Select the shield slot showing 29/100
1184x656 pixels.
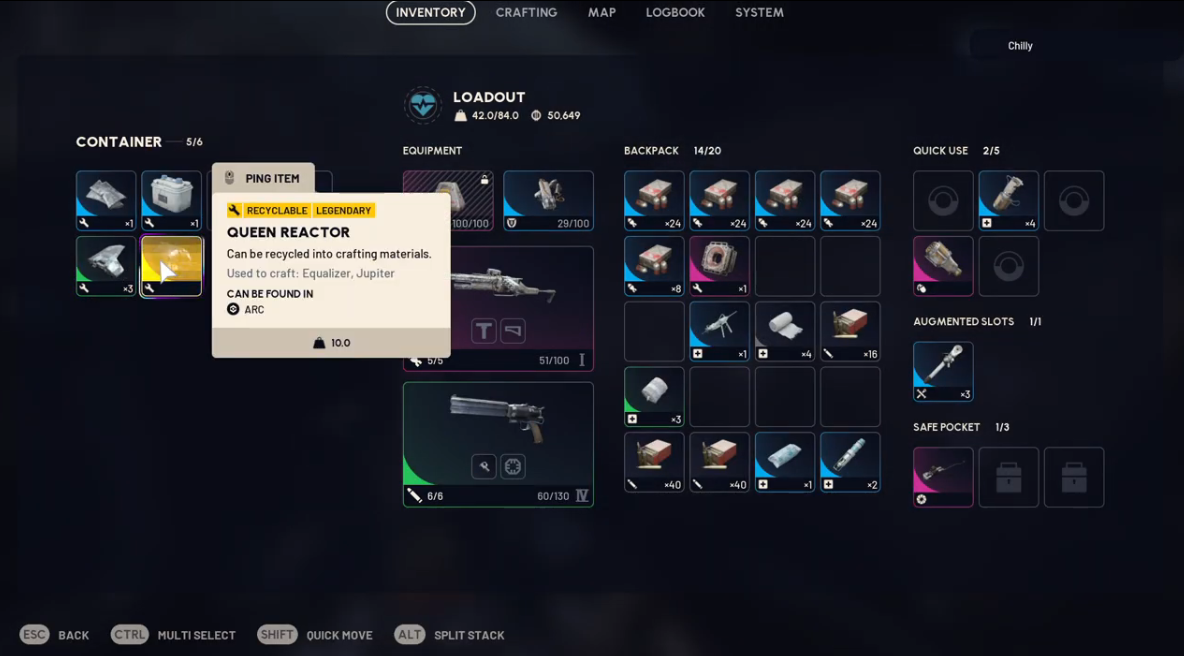tap(548, 200)
